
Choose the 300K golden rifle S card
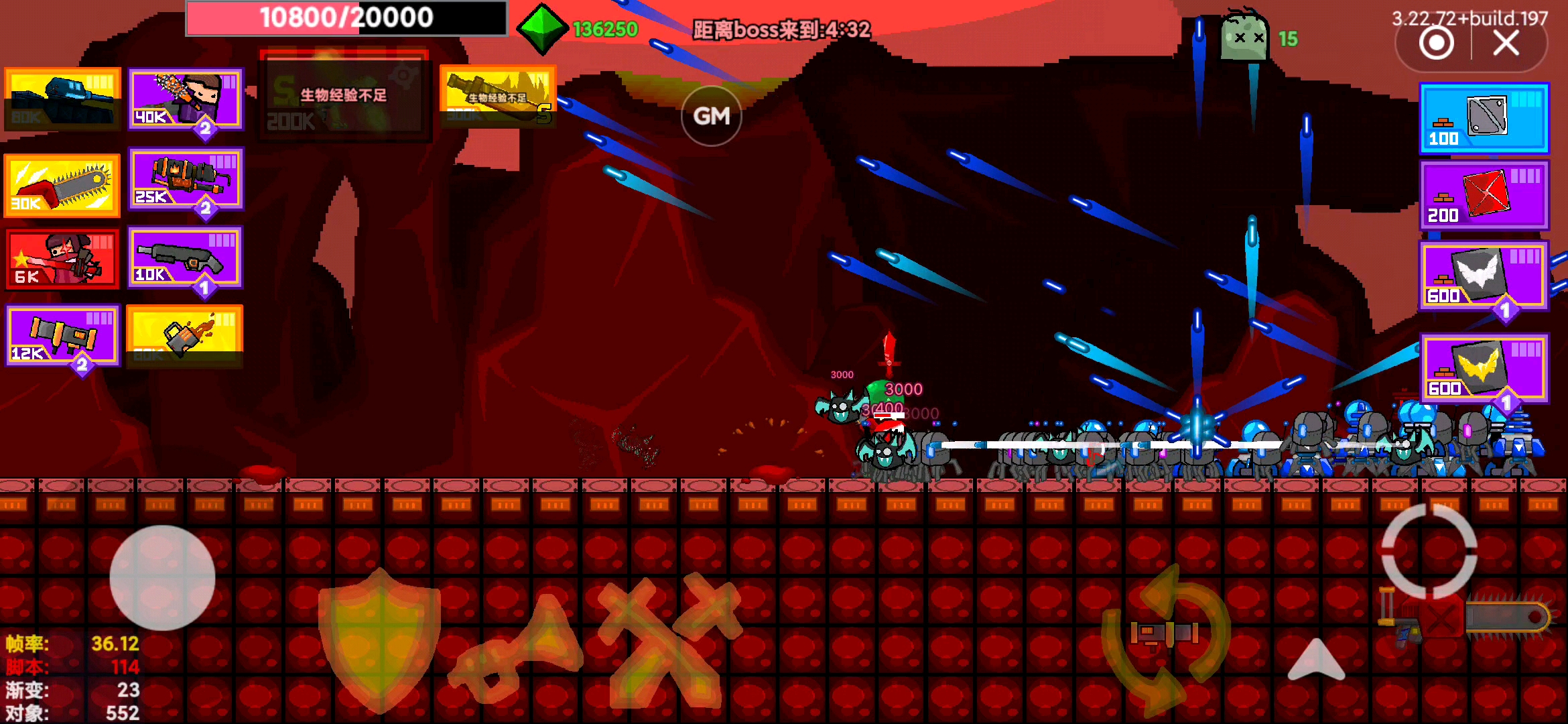click(497, 97)
